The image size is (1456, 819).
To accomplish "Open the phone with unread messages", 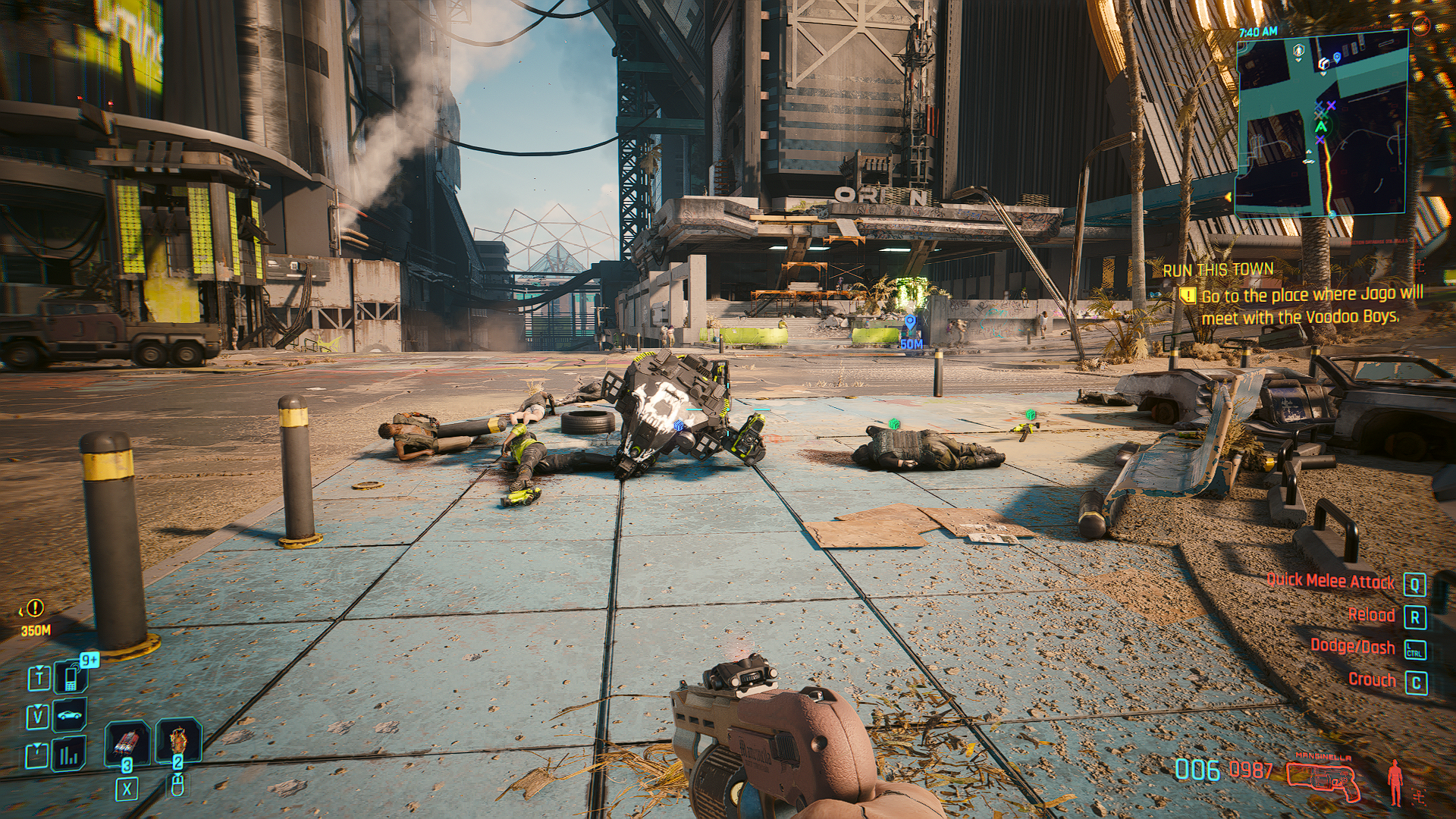I will tap(71, 676).
